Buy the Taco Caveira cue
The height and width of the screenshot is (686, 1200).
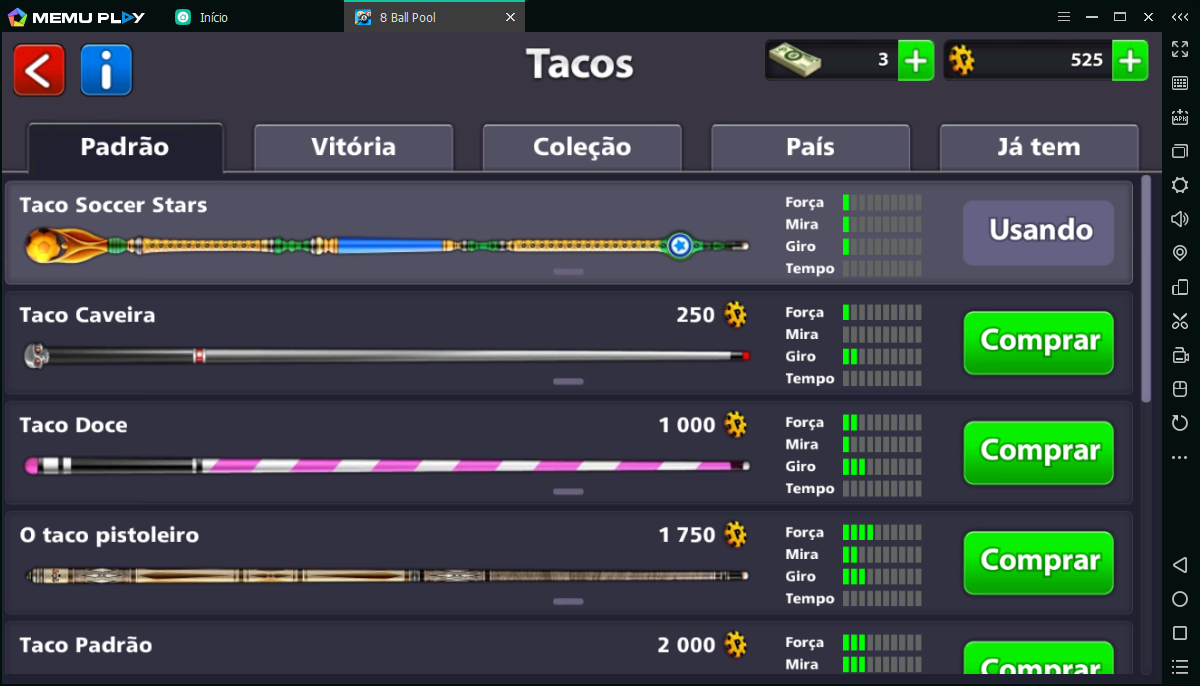(x=1038, y=342)
